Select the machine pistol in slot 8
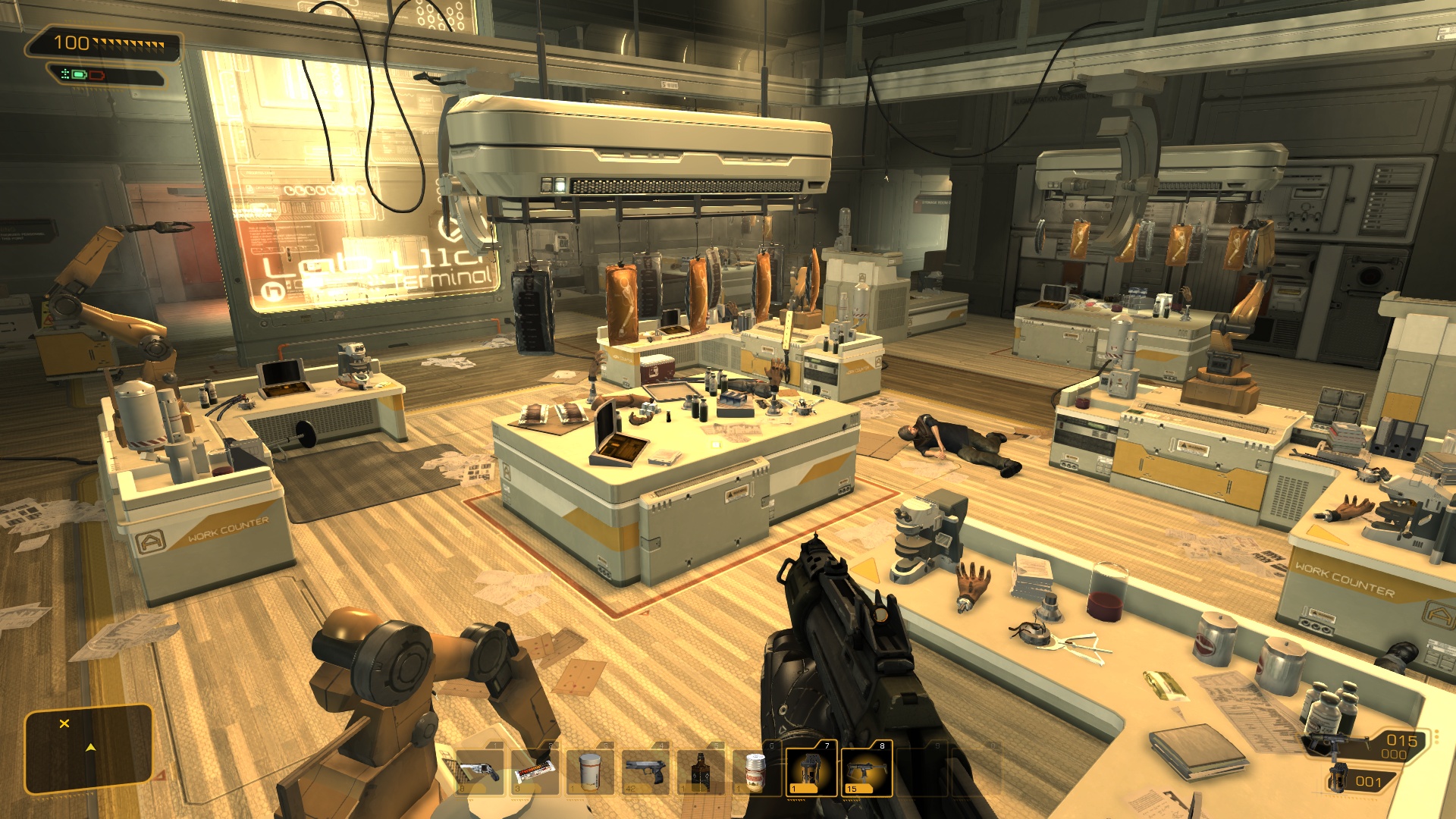The width and height of the screenshot is (1456, 819). [866, 769]
